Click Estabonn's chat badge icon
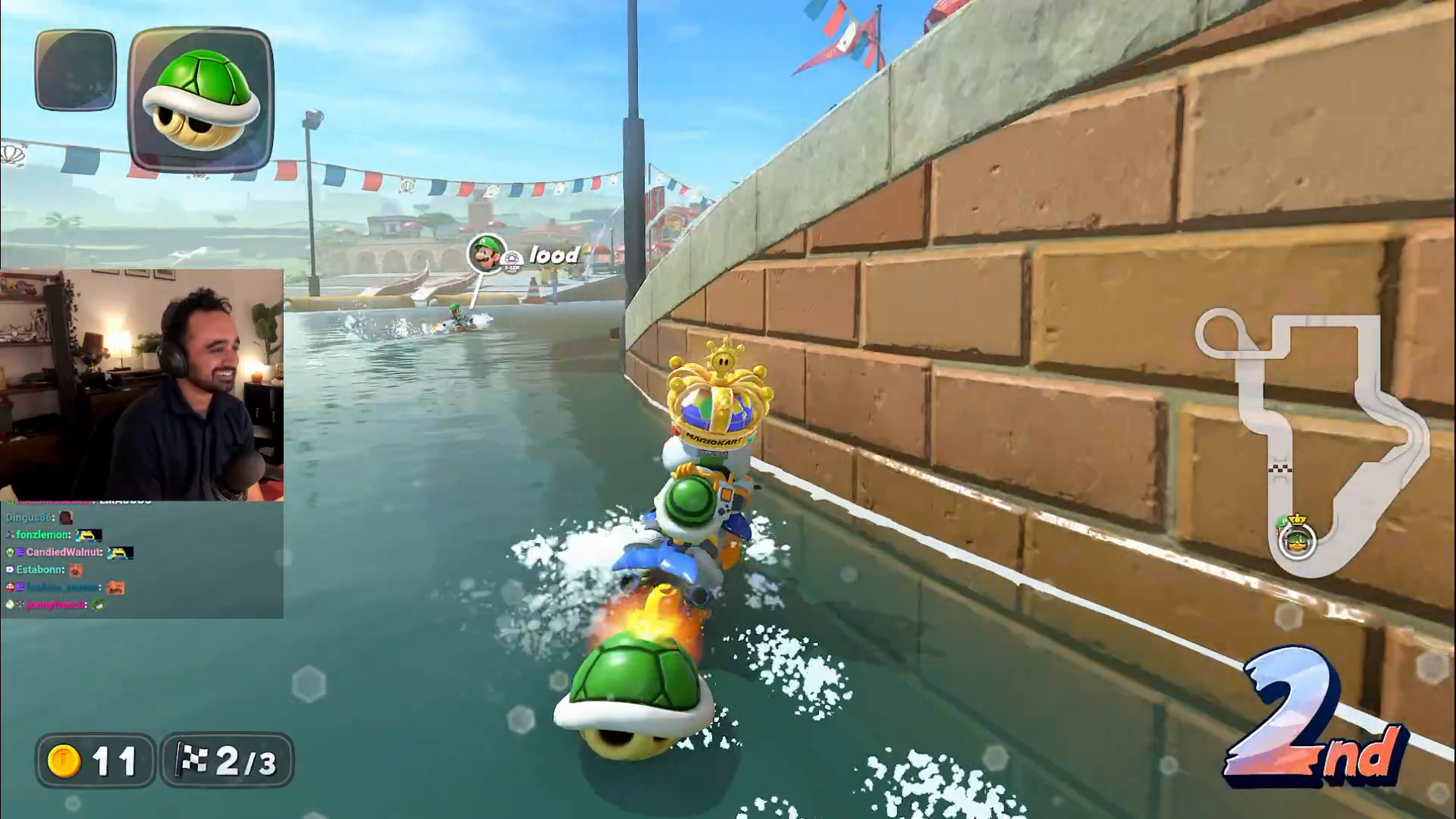This screenshot has height=819, width=1456. click(10, 570)
